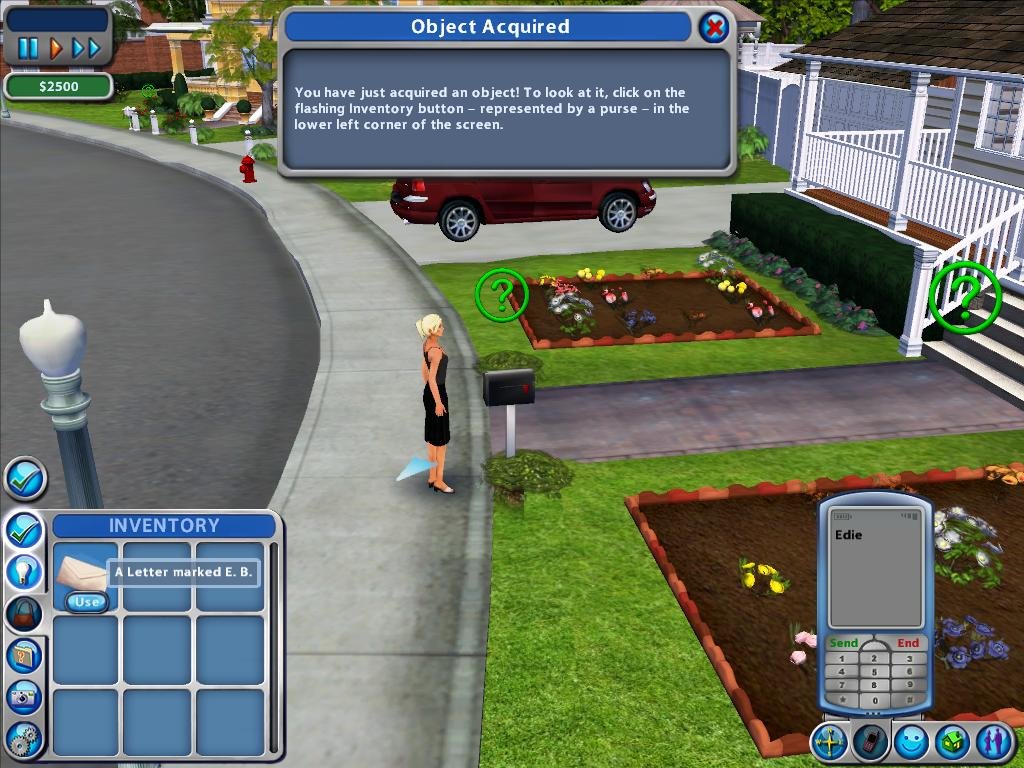
Task: Set game speed to normal play
Action: click(56, 47)
